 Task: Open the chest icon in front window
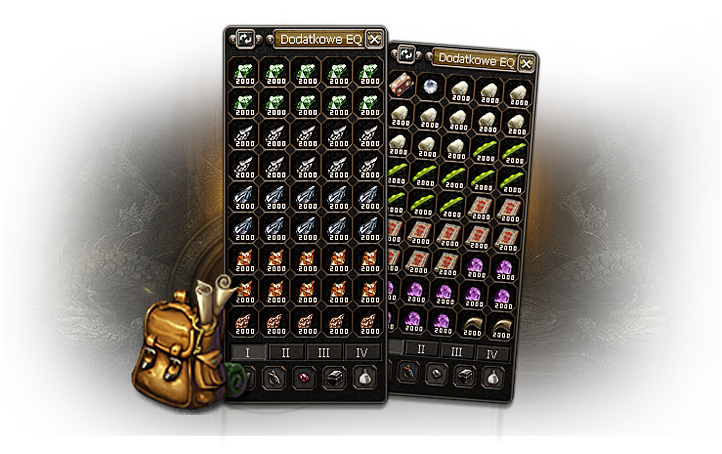point(335,378)
